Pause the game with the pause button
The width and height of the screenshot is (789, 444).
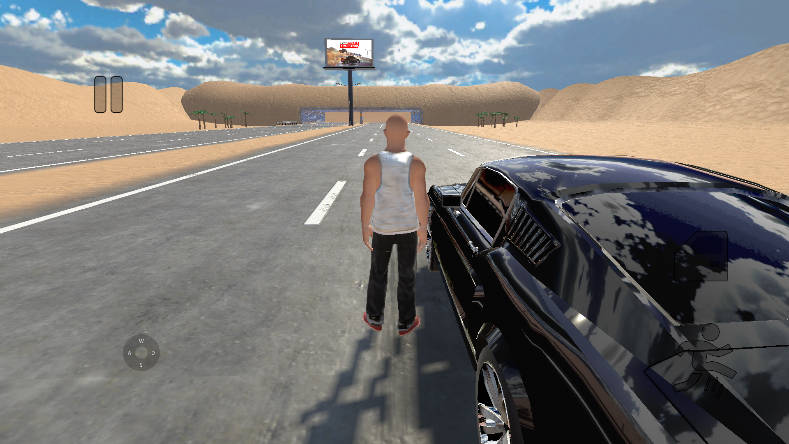point(108,94)
